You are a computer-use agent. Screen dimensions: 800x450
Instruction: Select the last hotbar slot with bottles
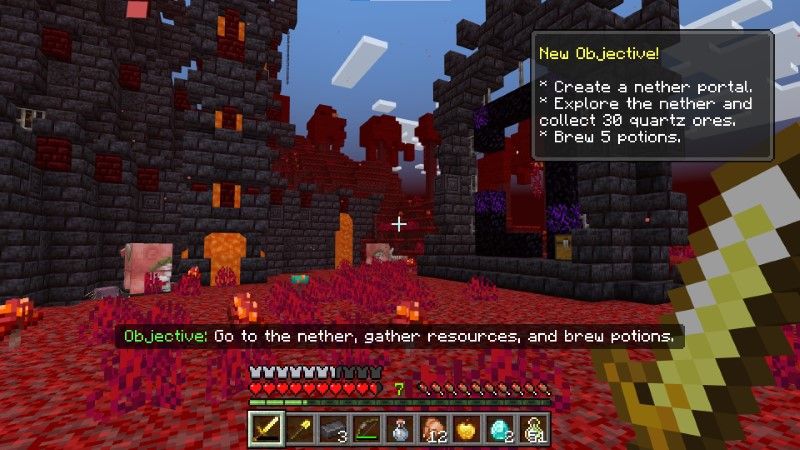535,429
